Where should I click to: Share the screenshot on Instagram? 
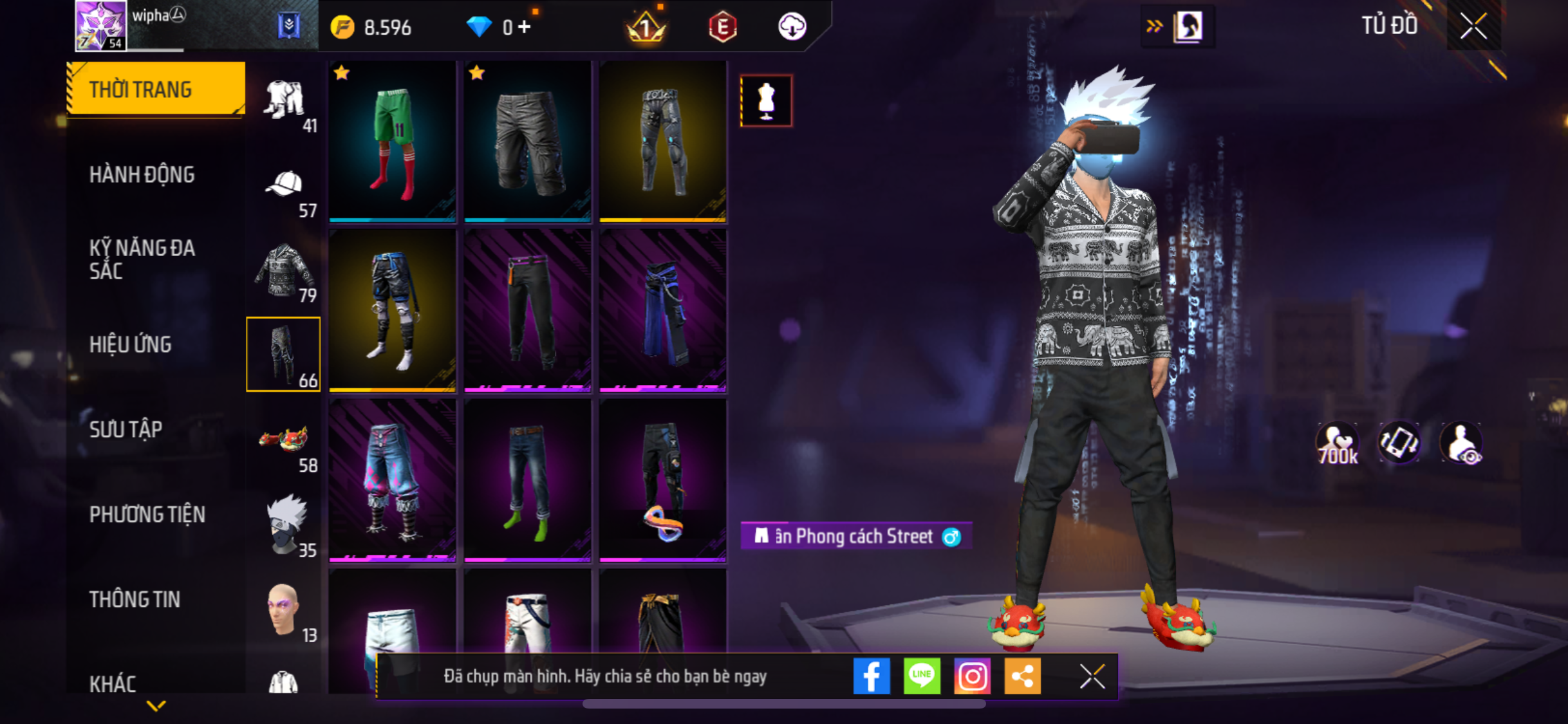pos(972,676)
